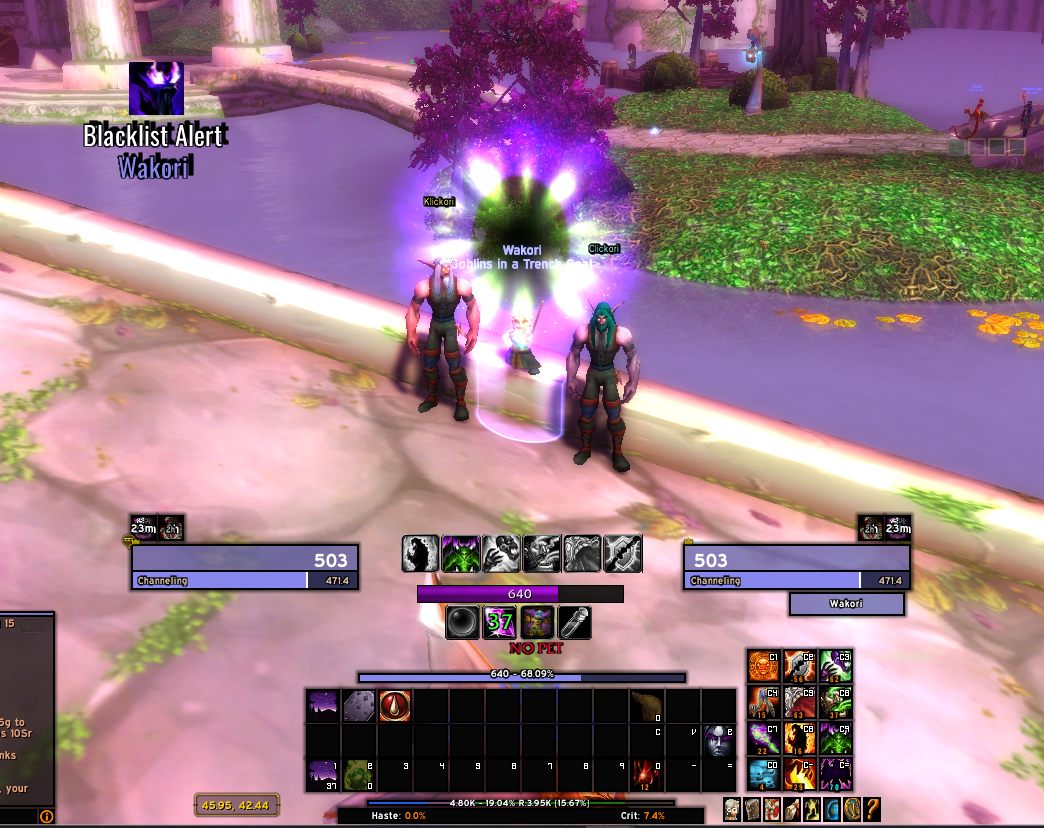Viewport: 1044px width, 828px height.
Task: Click the player unit frame showing 503
Action: tap(244, 567)
